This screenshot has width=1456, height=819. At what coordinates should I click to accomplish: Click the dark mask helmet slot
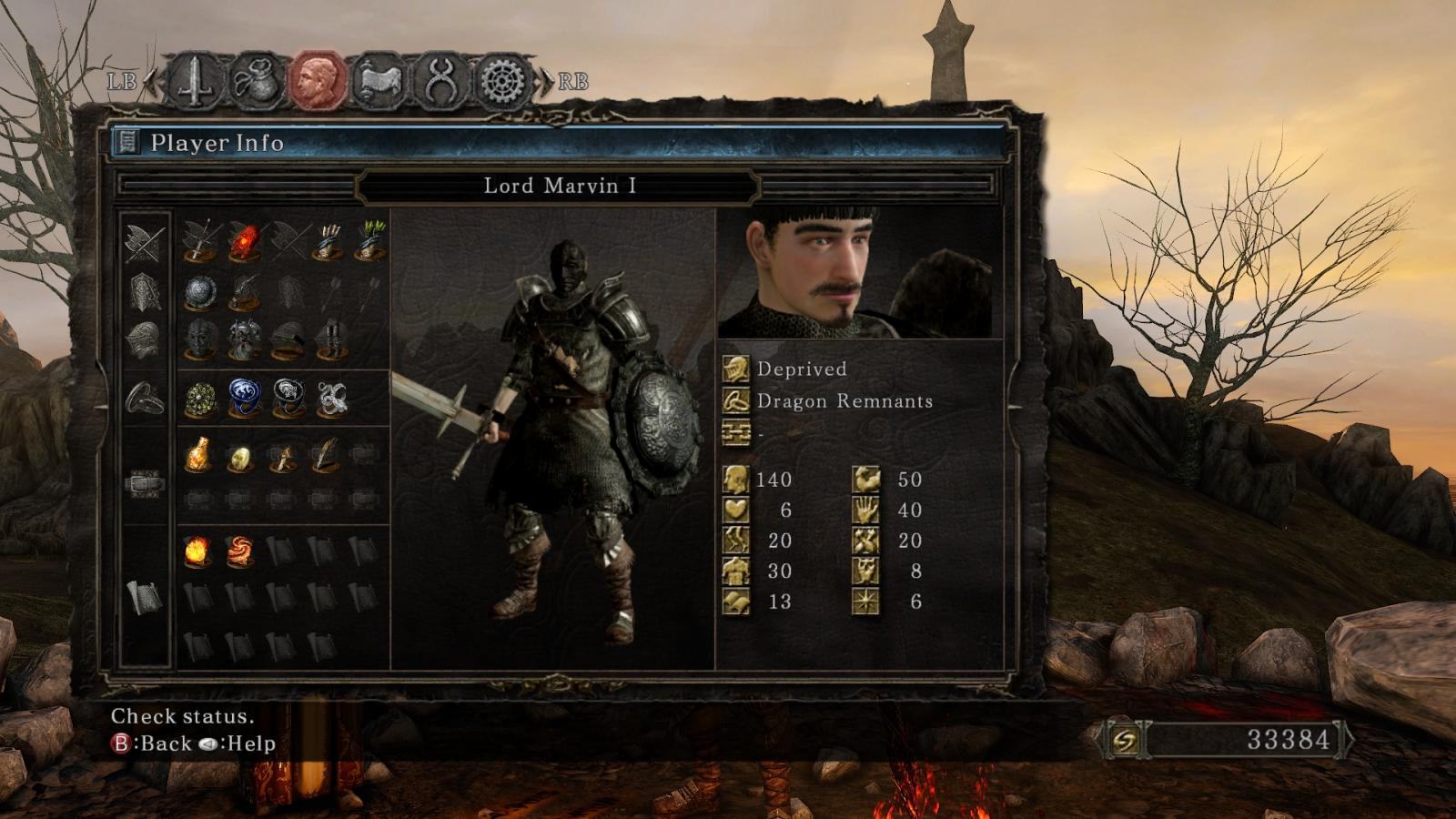coord(198,340)
